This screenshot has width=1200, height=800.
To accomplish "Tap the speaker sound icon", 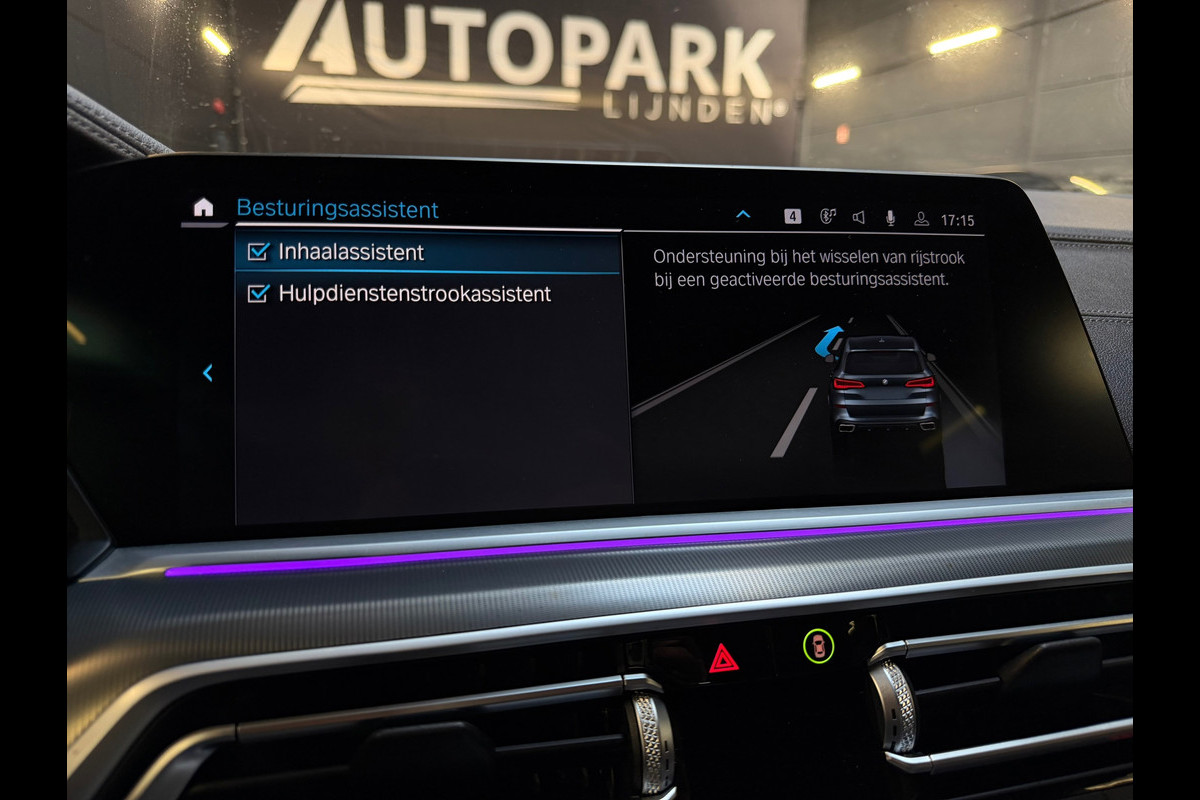I will 858,218.
